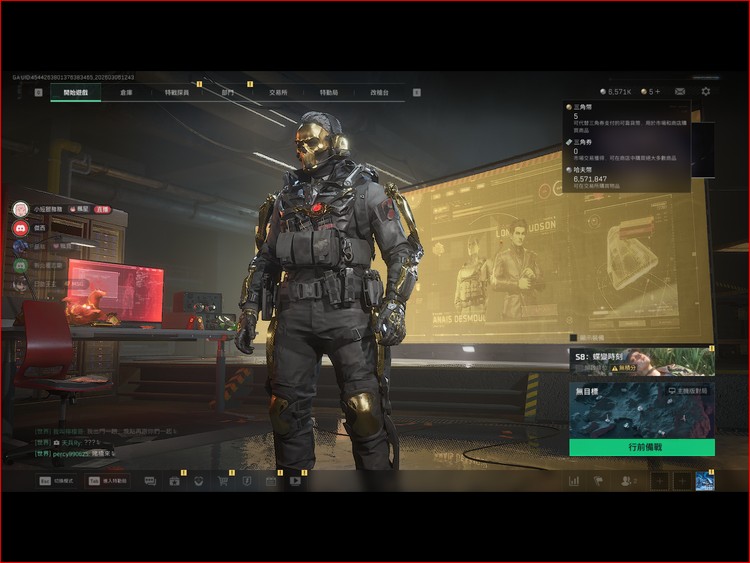This screenshot has width=750, height=563.
Task: Open settings with the gear icon
Action: tap(706, 92)
